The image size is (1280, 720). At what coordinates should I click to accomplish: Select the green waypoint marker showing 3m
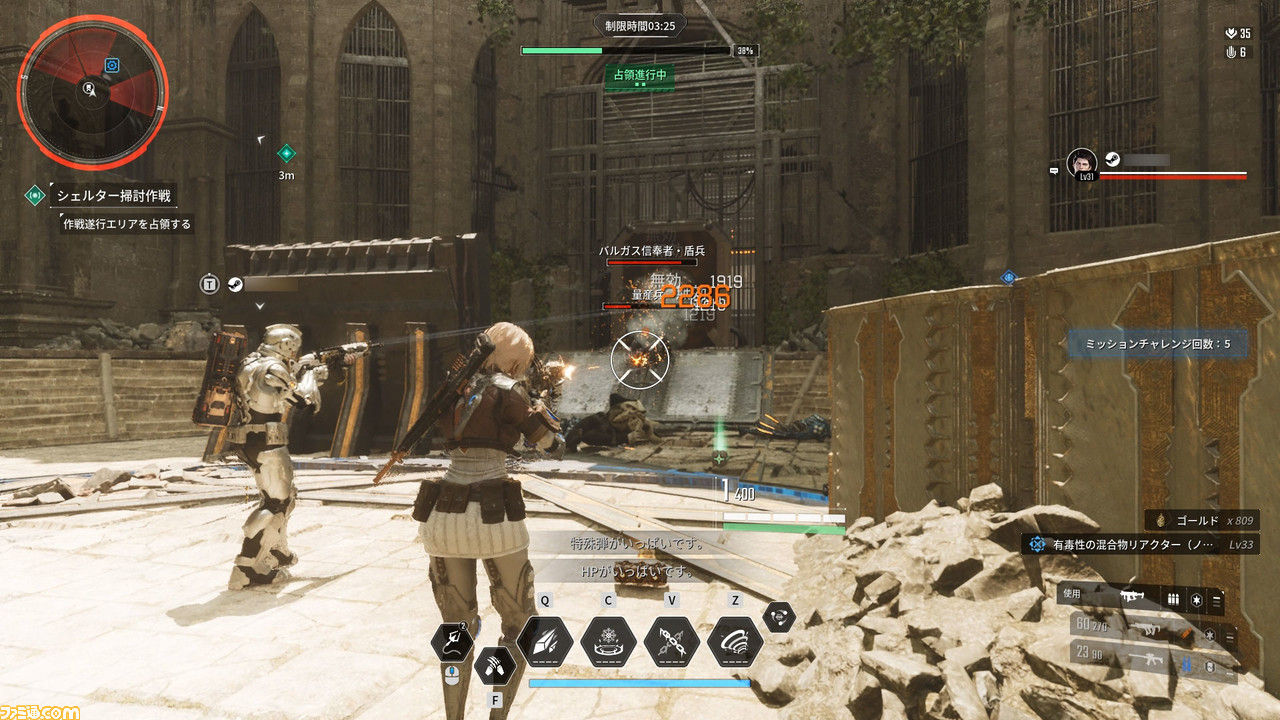pos(286,153)
